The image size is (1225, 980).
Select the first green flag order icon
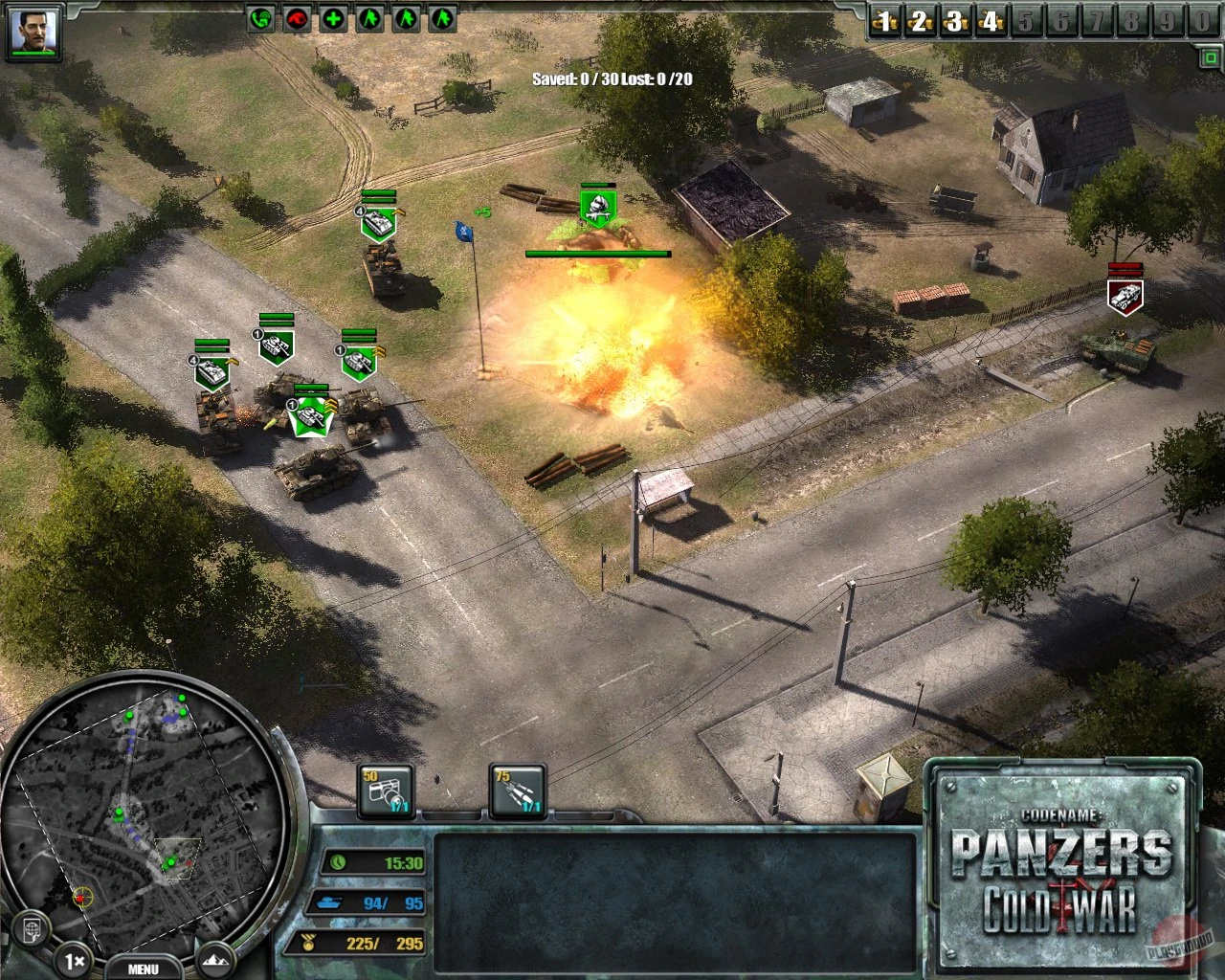[x=368, y=19]
